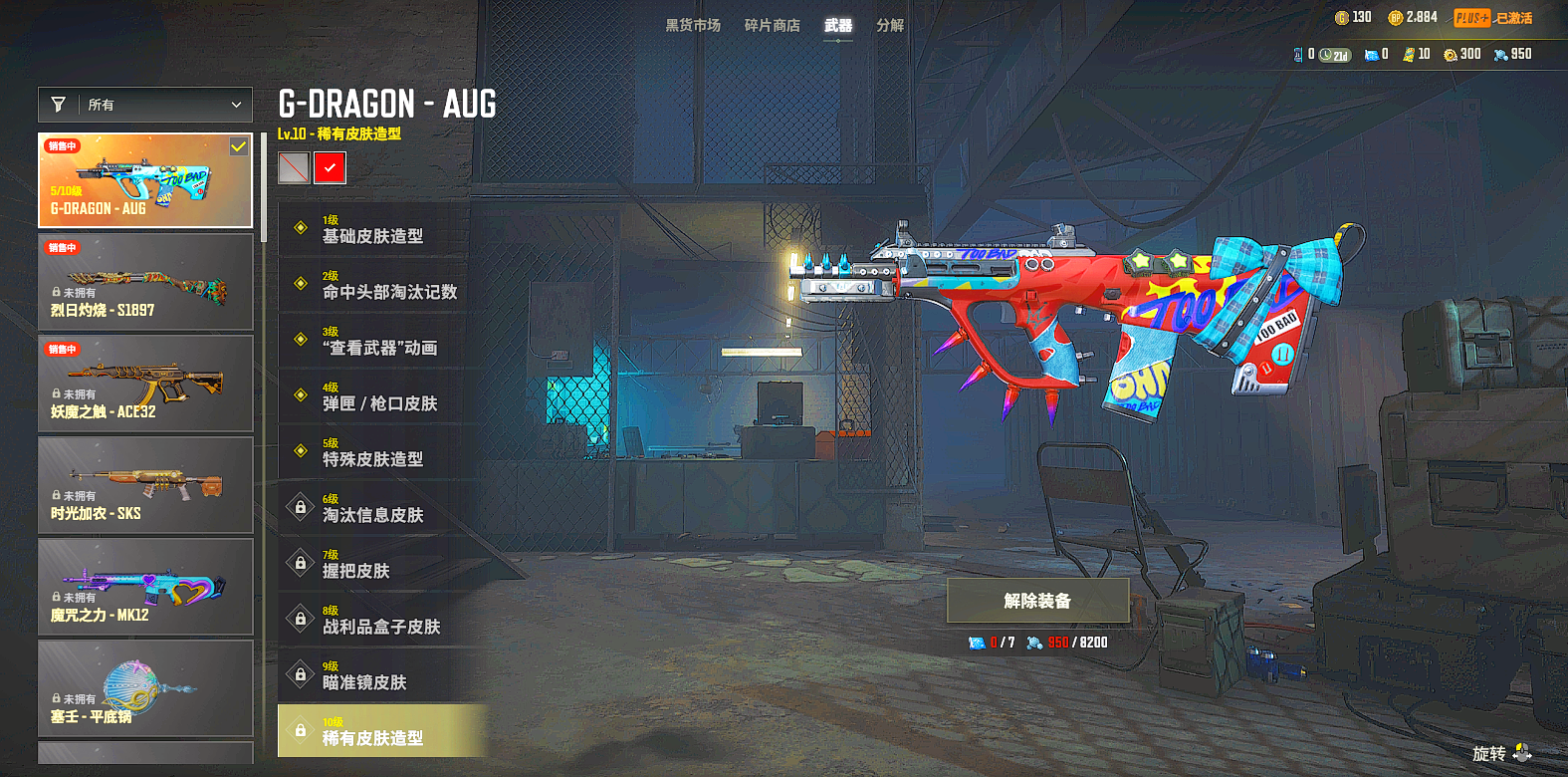
Task: Select the G-DRAGON - AUG skin thumbnail
Action: coord(145,180)
